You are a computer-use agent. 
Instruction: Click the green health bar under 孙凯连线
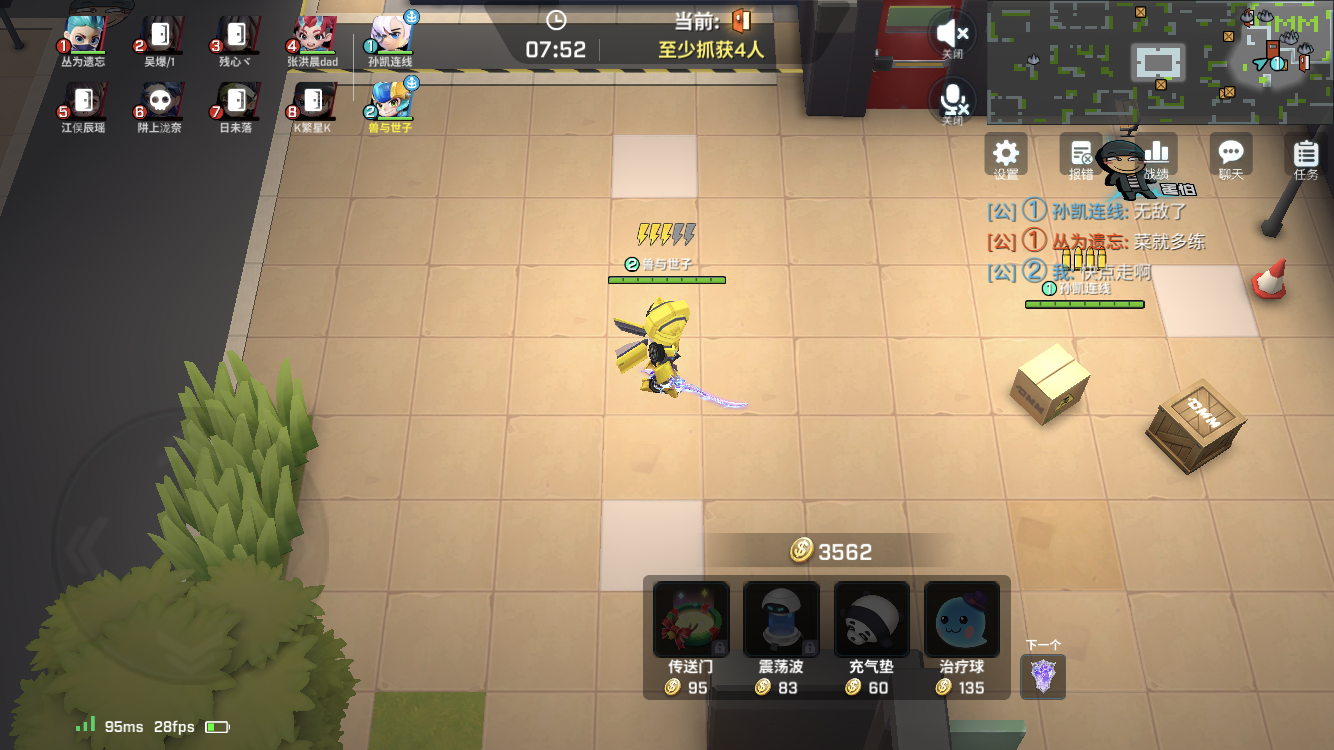click(1085, 303)
